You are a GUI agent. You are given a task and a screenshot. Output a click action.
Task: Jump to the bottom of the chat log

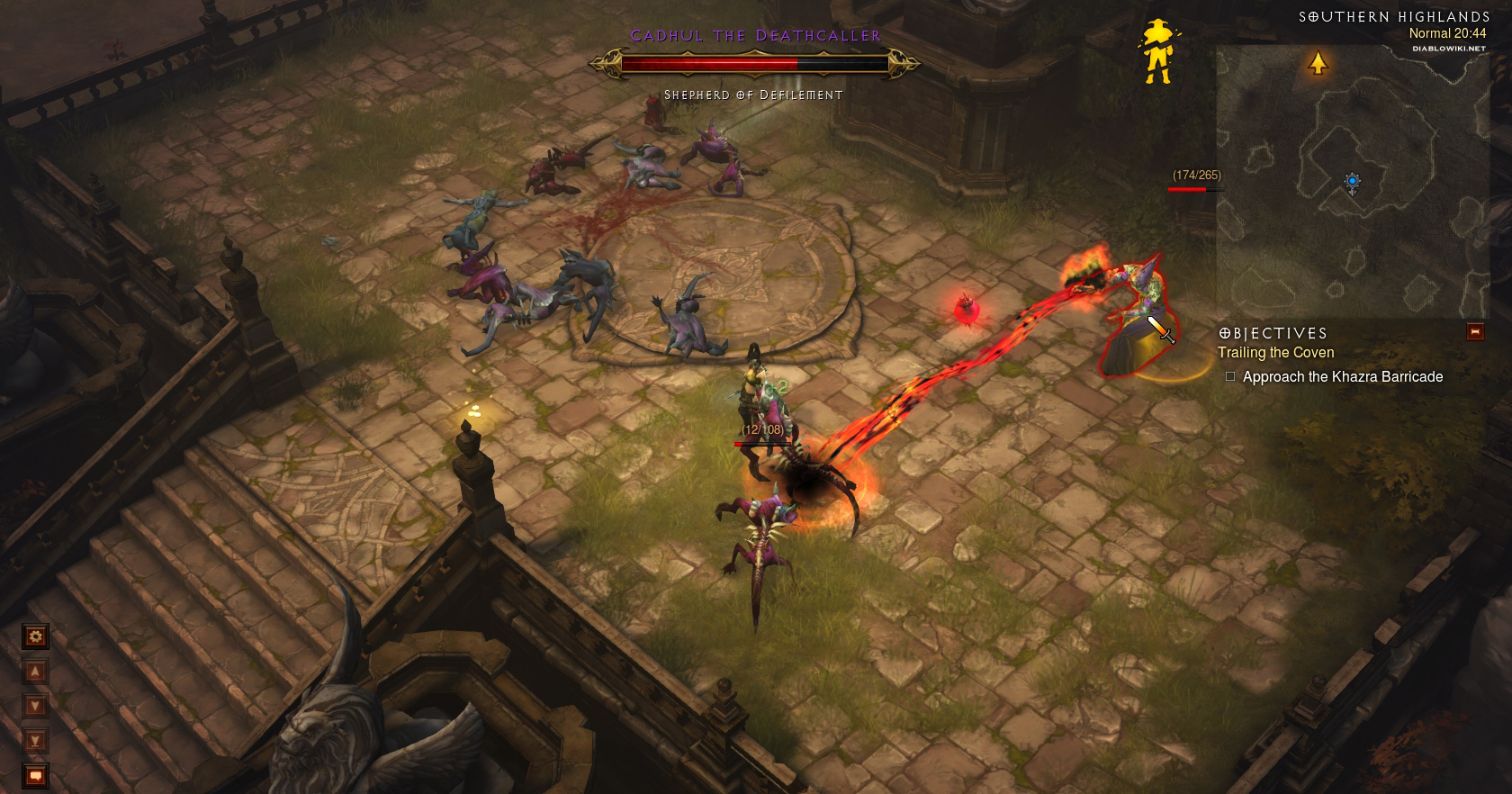(x=35, y=741)
